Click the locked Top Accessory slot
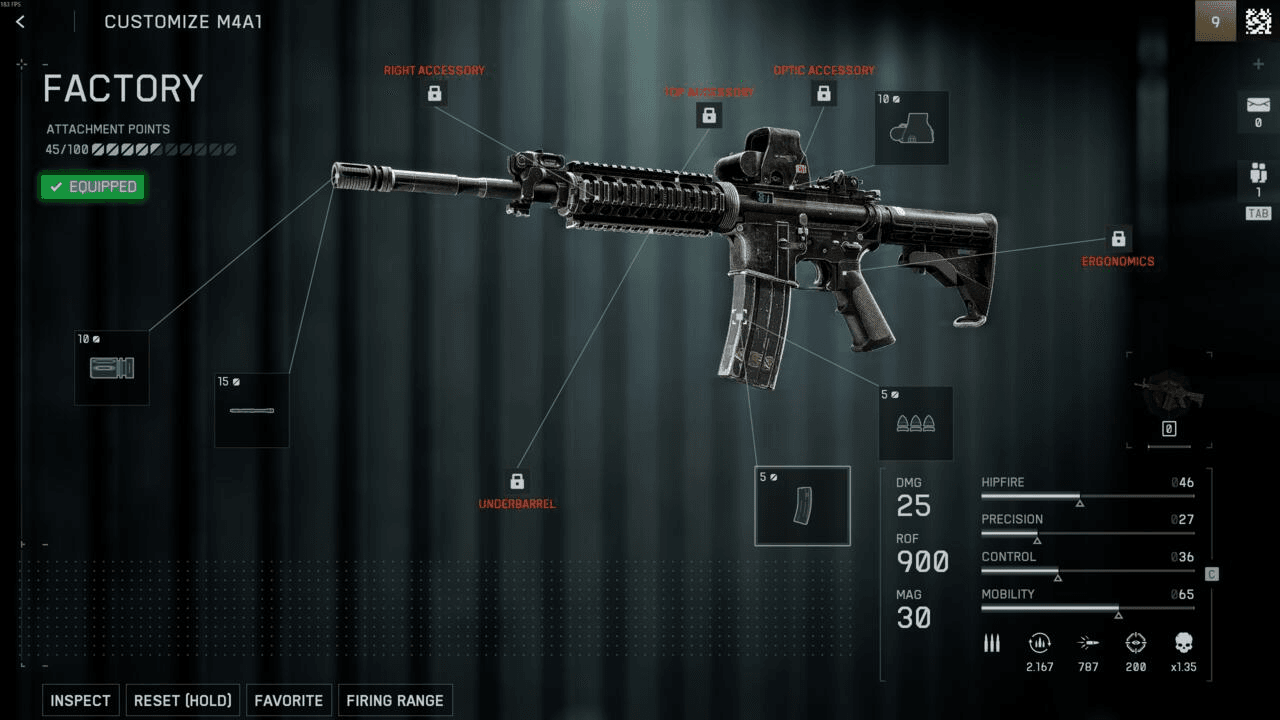1280x720 pixels. click(709, 116)
